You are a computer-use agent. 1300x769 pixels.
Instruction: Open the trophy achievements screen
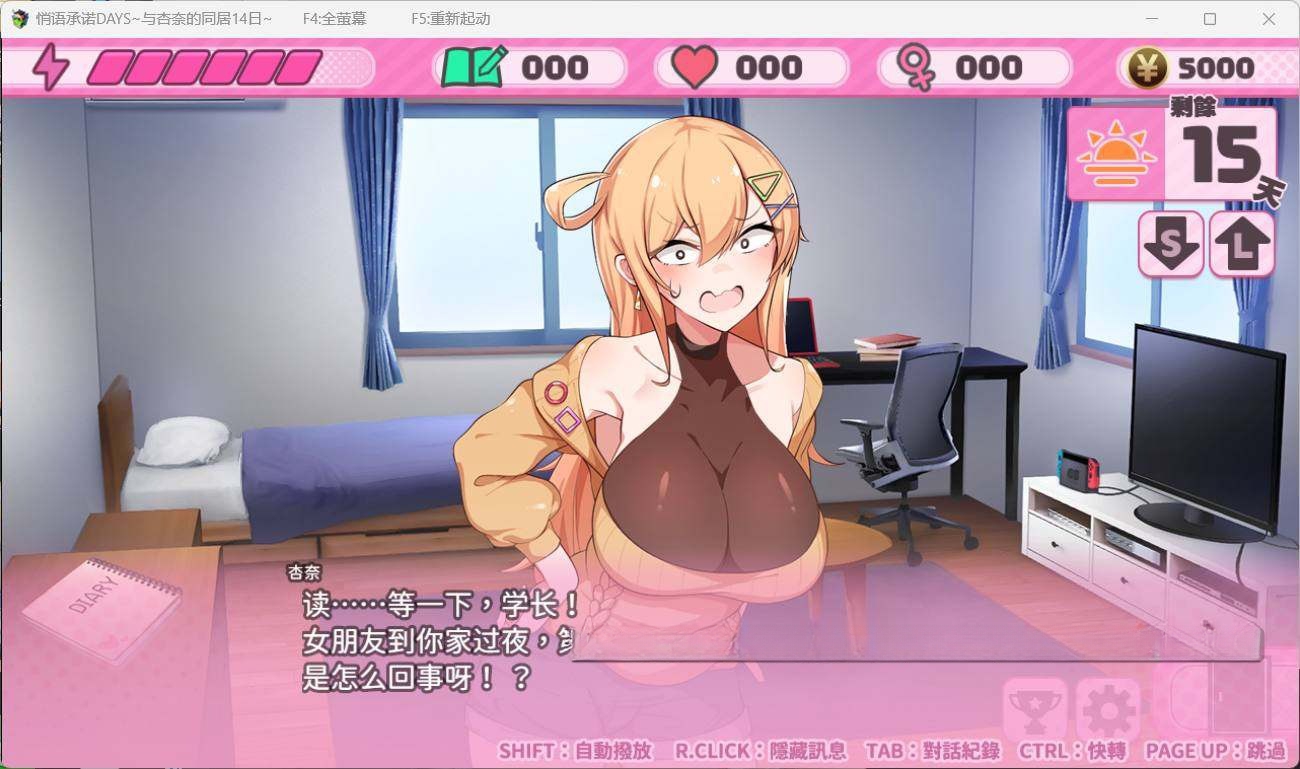coord(1034,709)
